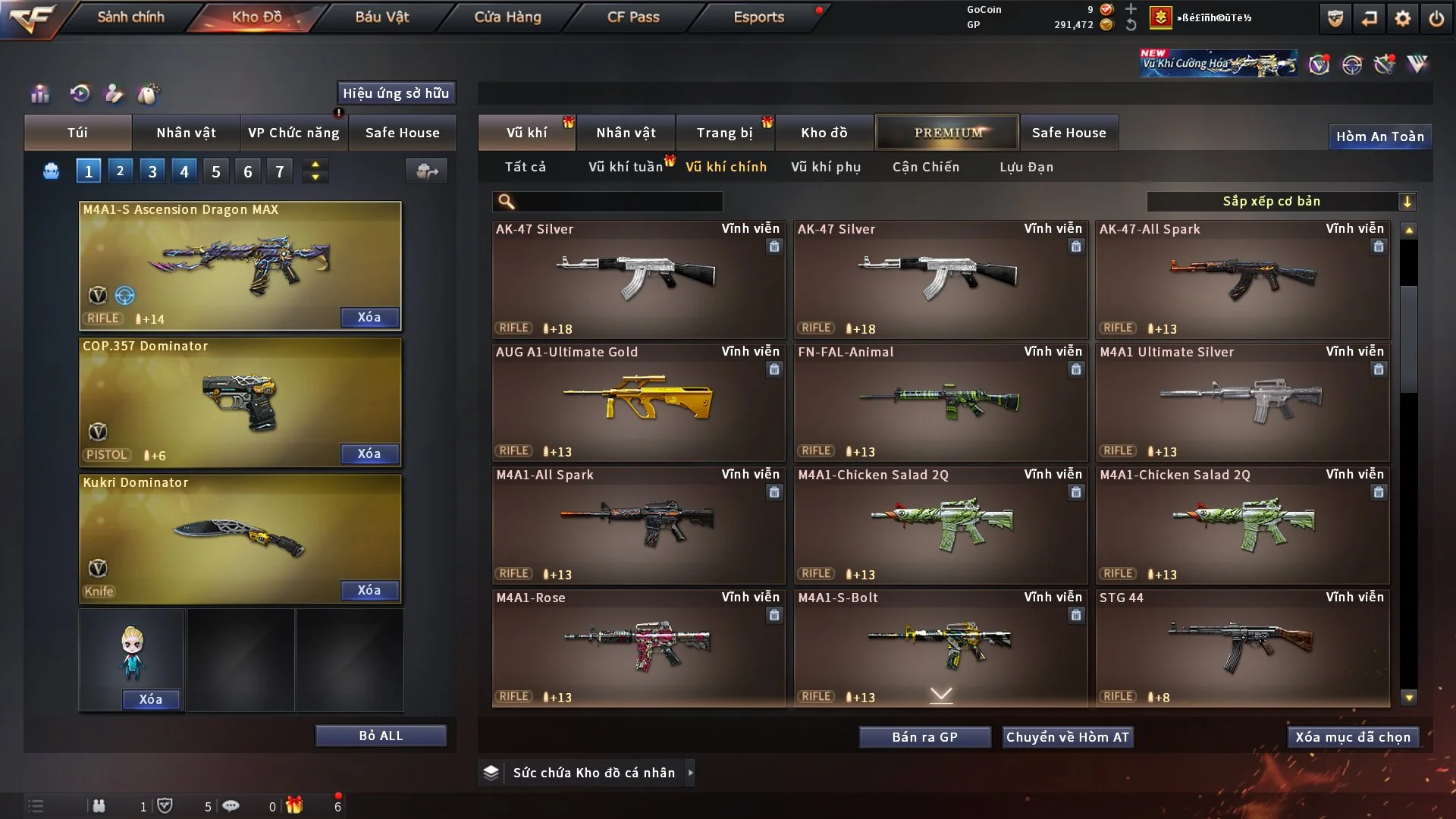Click Xóa mục đã chọn button

[1353, 737]
